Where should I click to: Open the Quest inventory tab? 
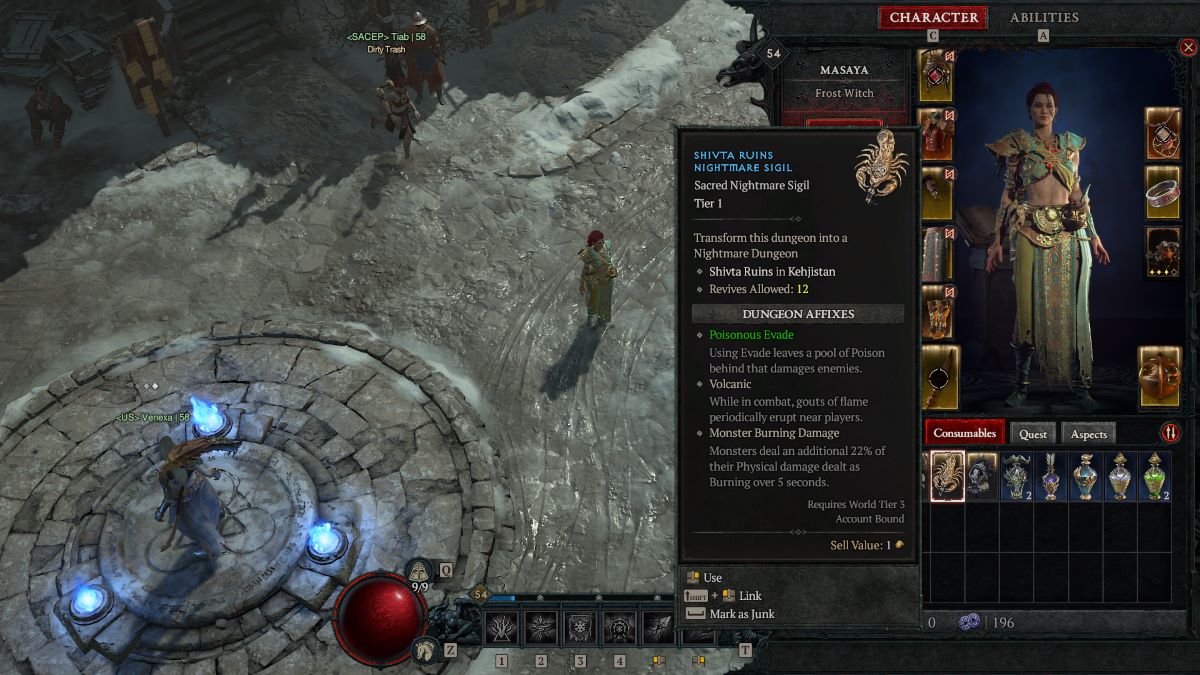[1033, 434]
